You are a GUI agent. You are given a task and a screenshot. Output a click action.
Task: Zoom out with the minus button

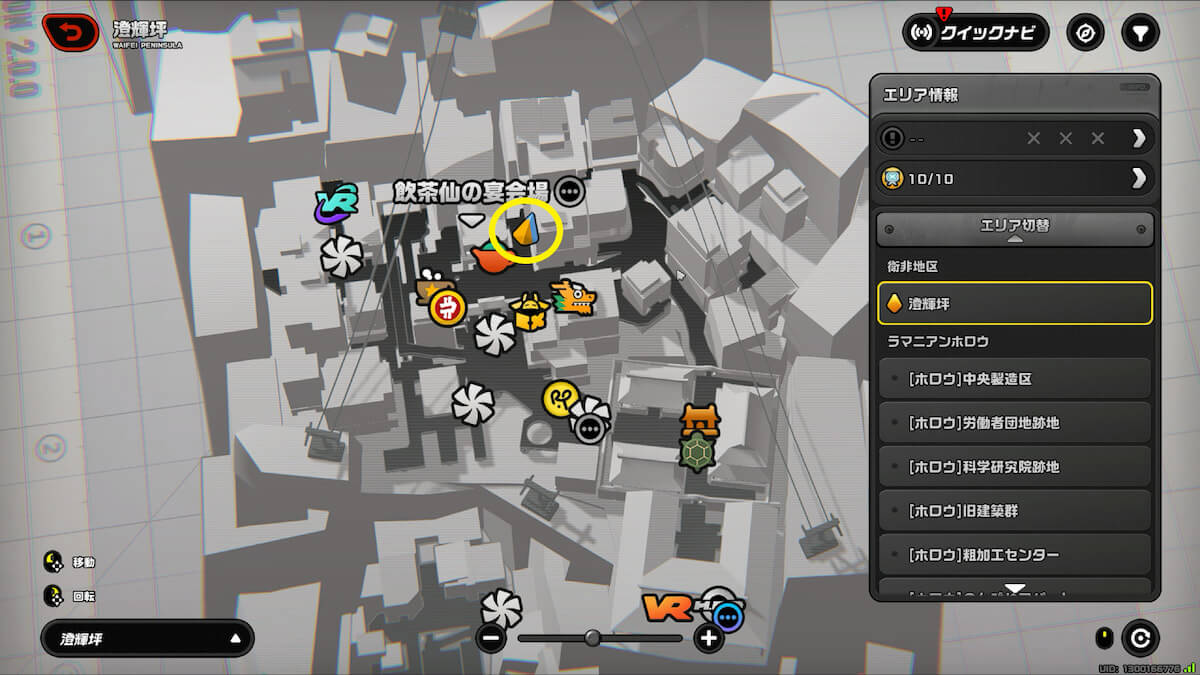491,638
